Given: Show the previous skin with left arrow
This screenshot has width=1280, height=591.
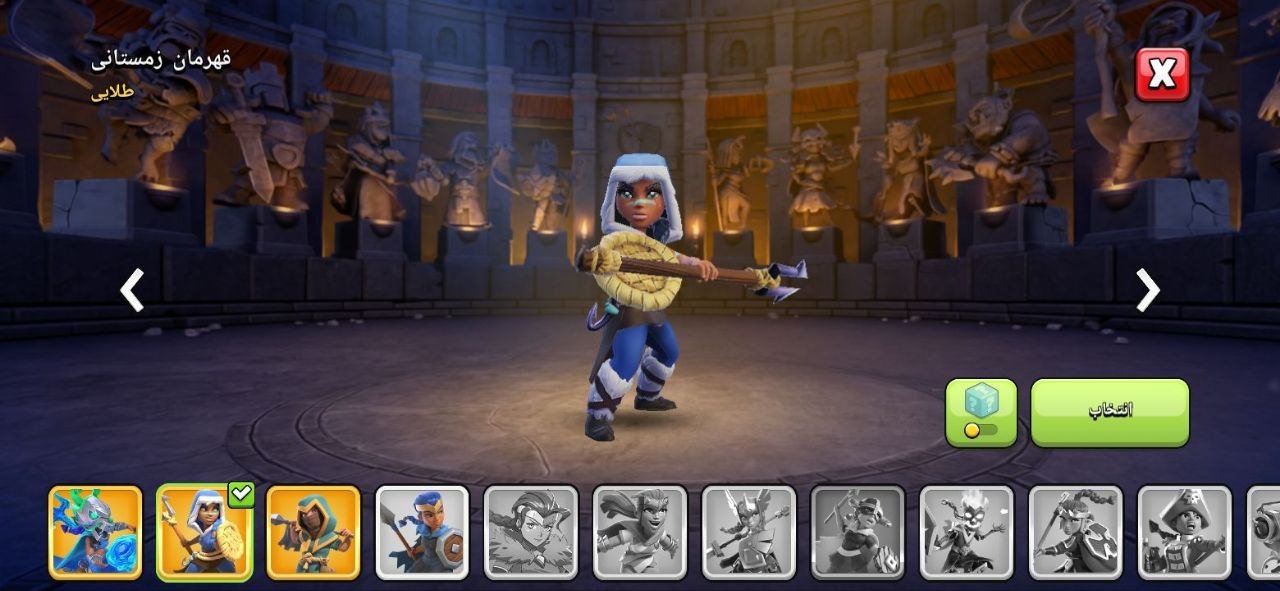Looking at the screenshot, I should pyautogui.click(x=132, y=290).
